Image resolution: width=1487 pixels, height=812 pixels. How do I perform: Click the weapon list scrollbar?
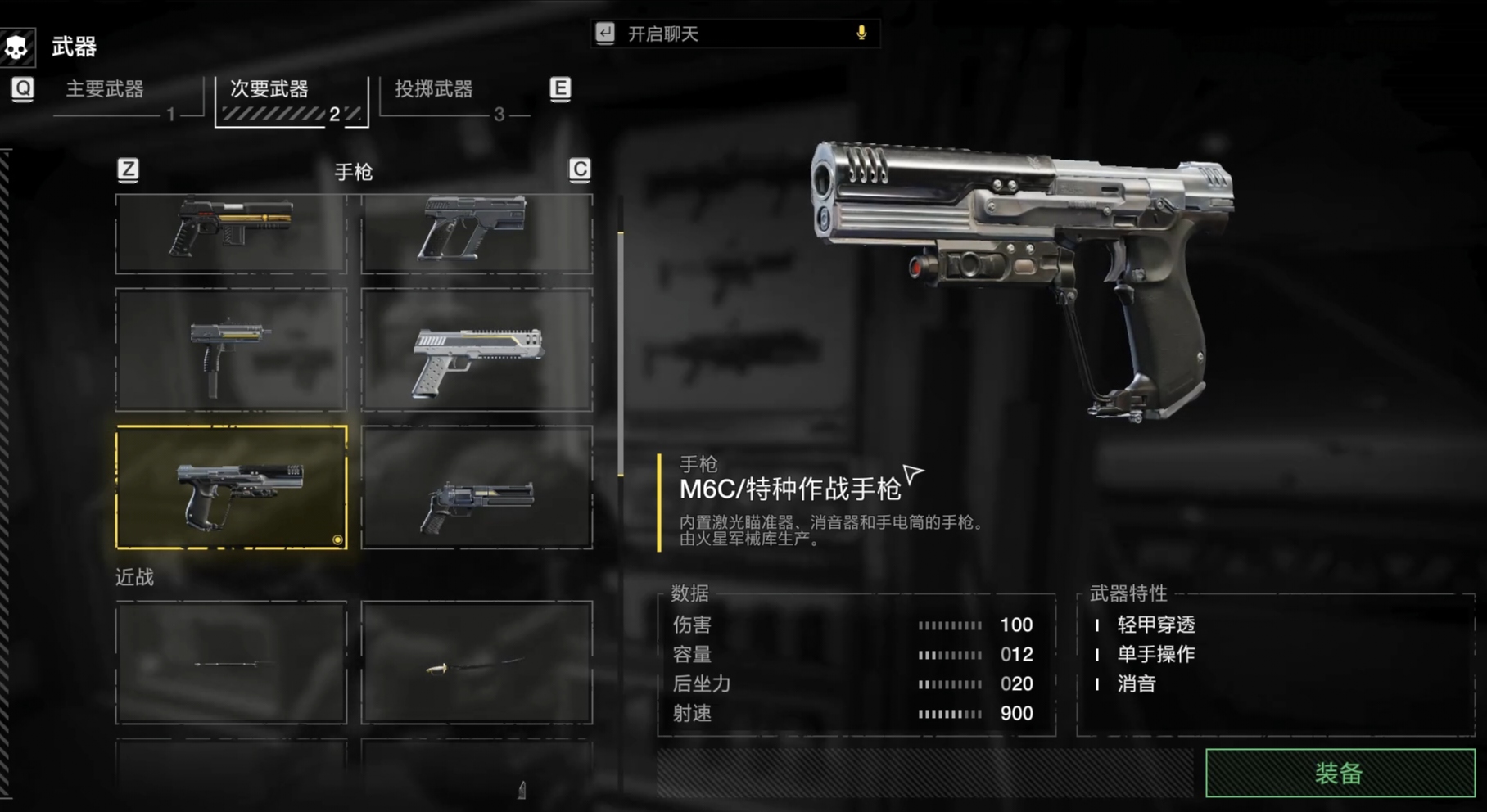[621, 352]
